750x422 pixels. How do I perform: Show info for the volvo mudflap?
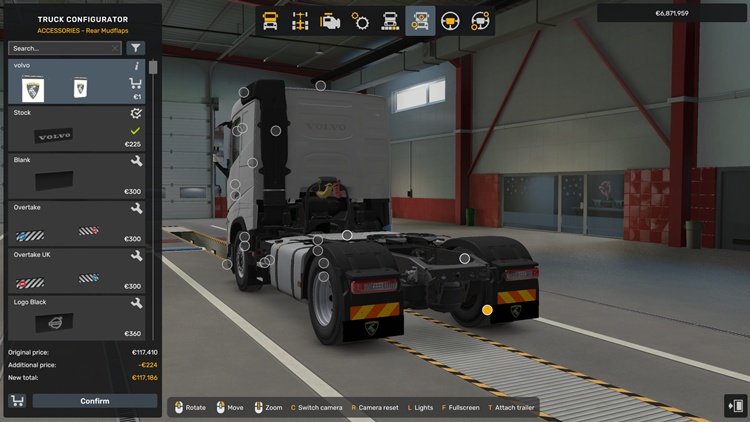[x=136, y=66]
